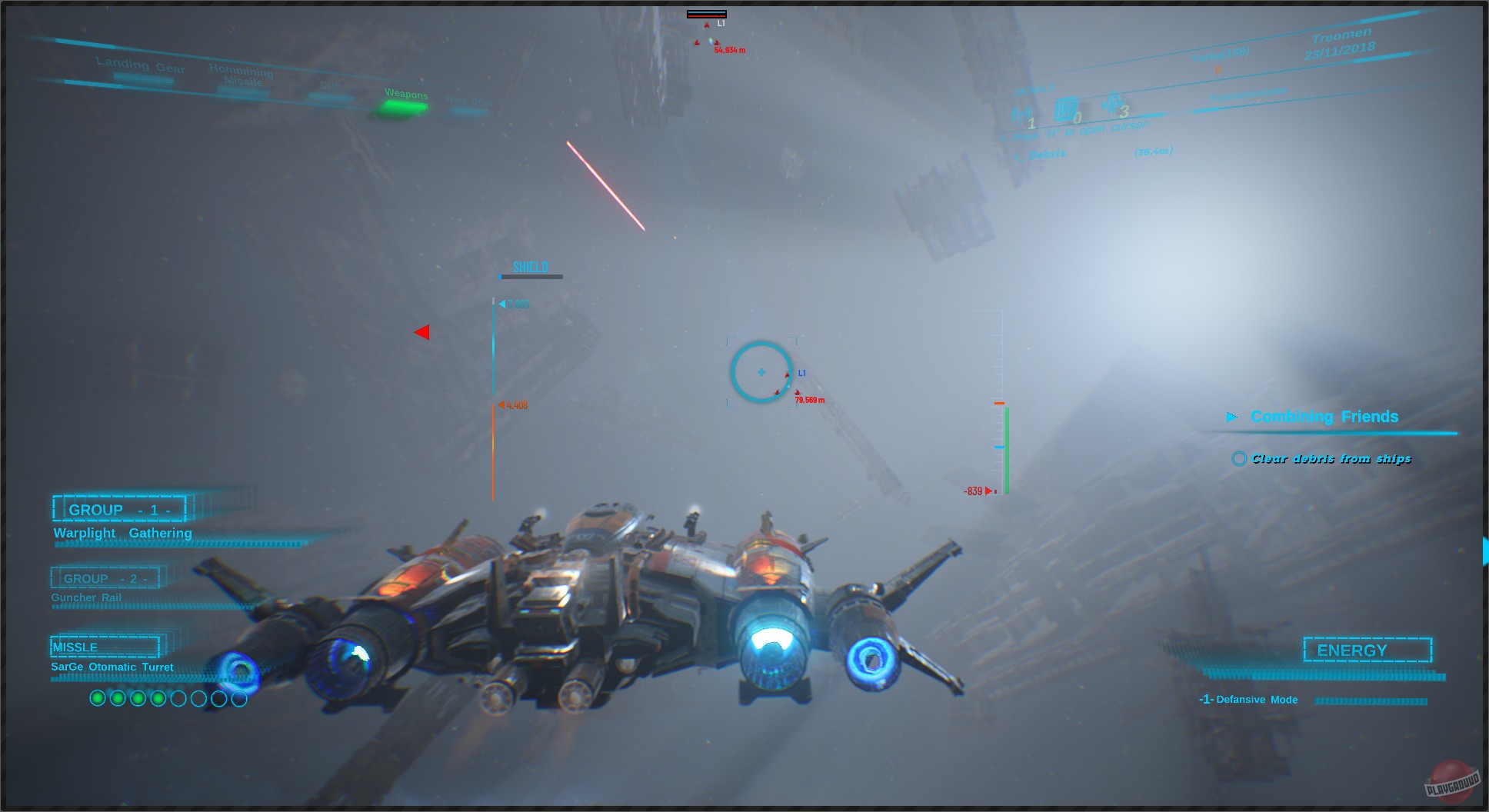Click the signal antenna icon under SIGNALS
The image size is (1489, 812).
click(1021, 114)
